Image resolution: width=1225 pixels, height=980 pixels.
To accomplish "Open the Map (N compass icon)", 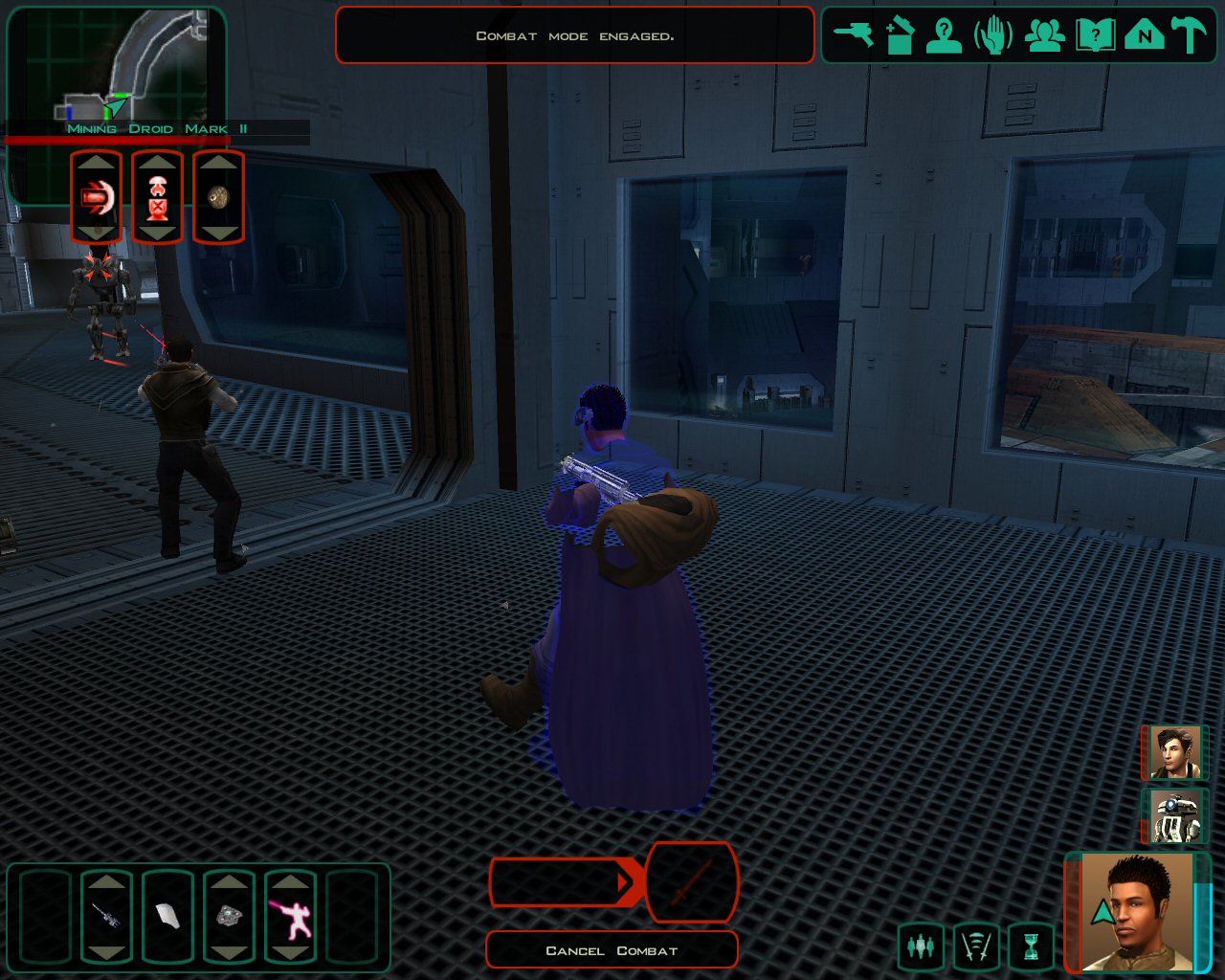I will [1144, 35].
